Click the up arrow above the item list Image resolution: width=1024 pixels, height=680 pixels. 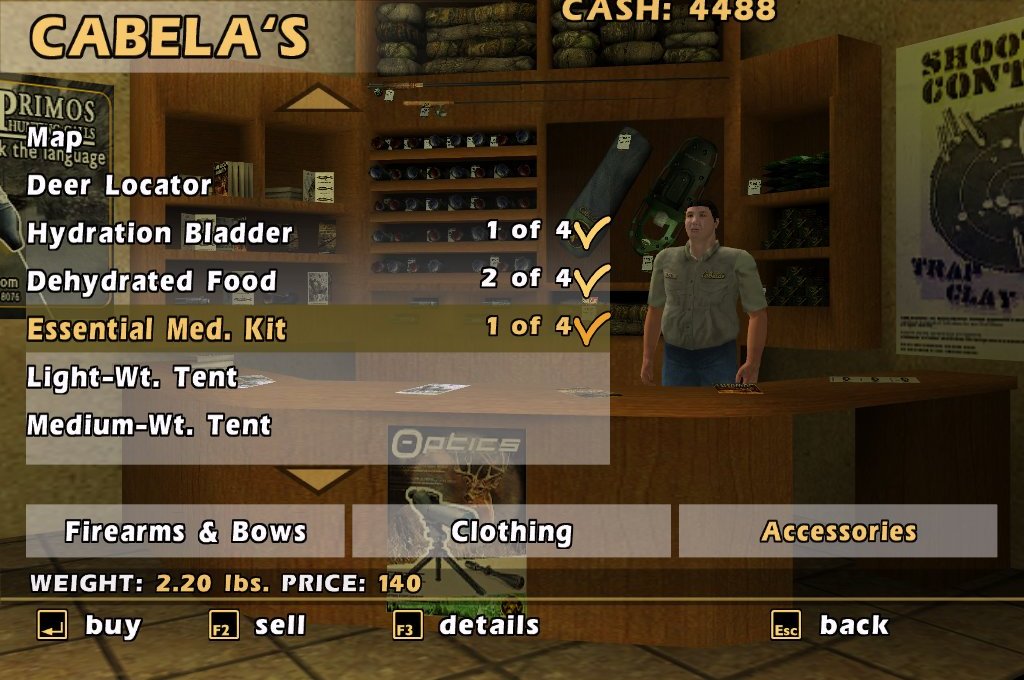pos(318,98)
